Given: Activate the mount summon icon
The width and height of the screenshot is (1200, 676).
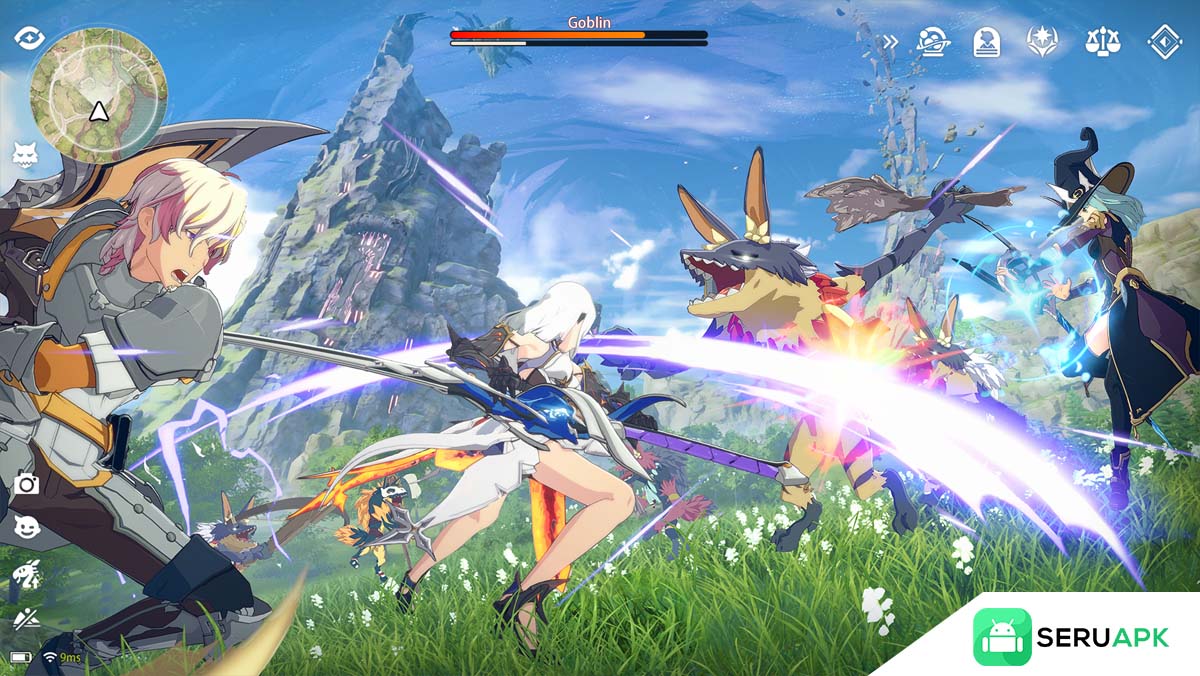Looking at the screenshot, I should click(x=26, y=574).
